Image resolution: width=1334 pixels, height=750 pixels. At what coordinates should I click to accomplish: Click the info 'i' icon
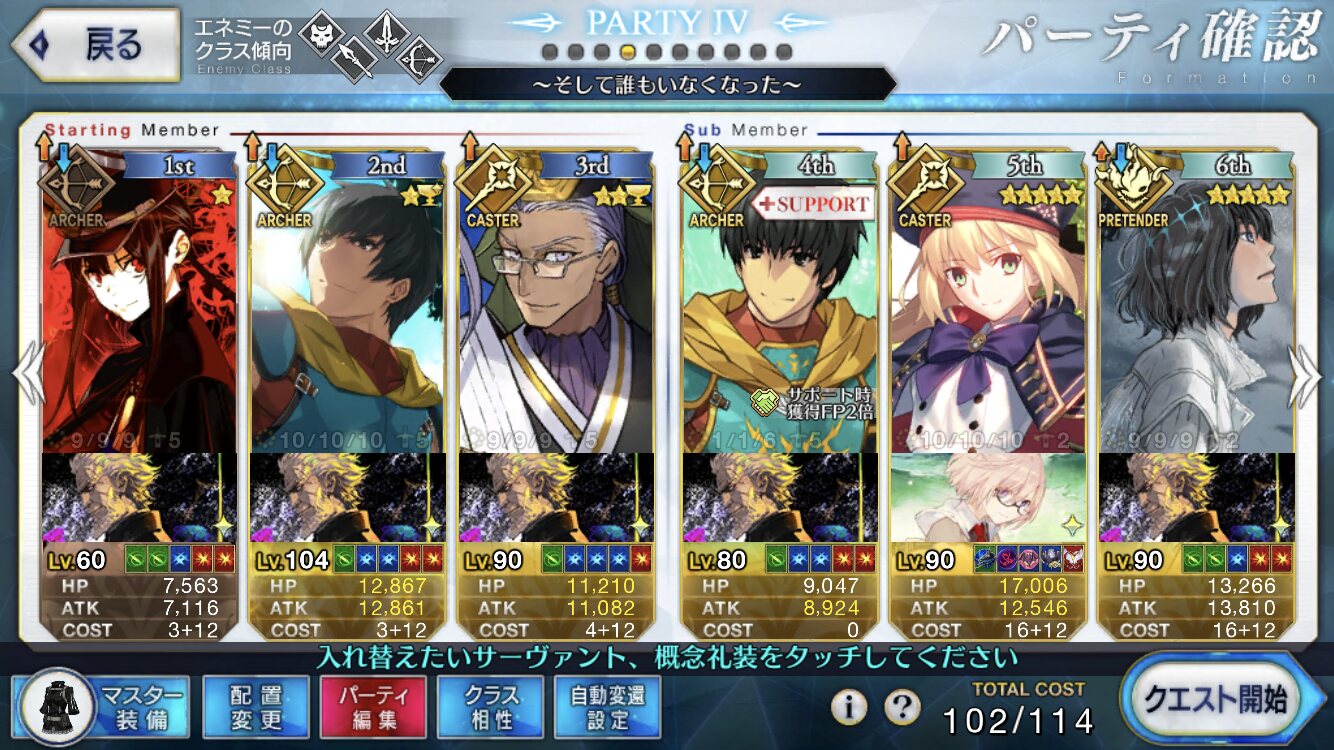(848, 707)
